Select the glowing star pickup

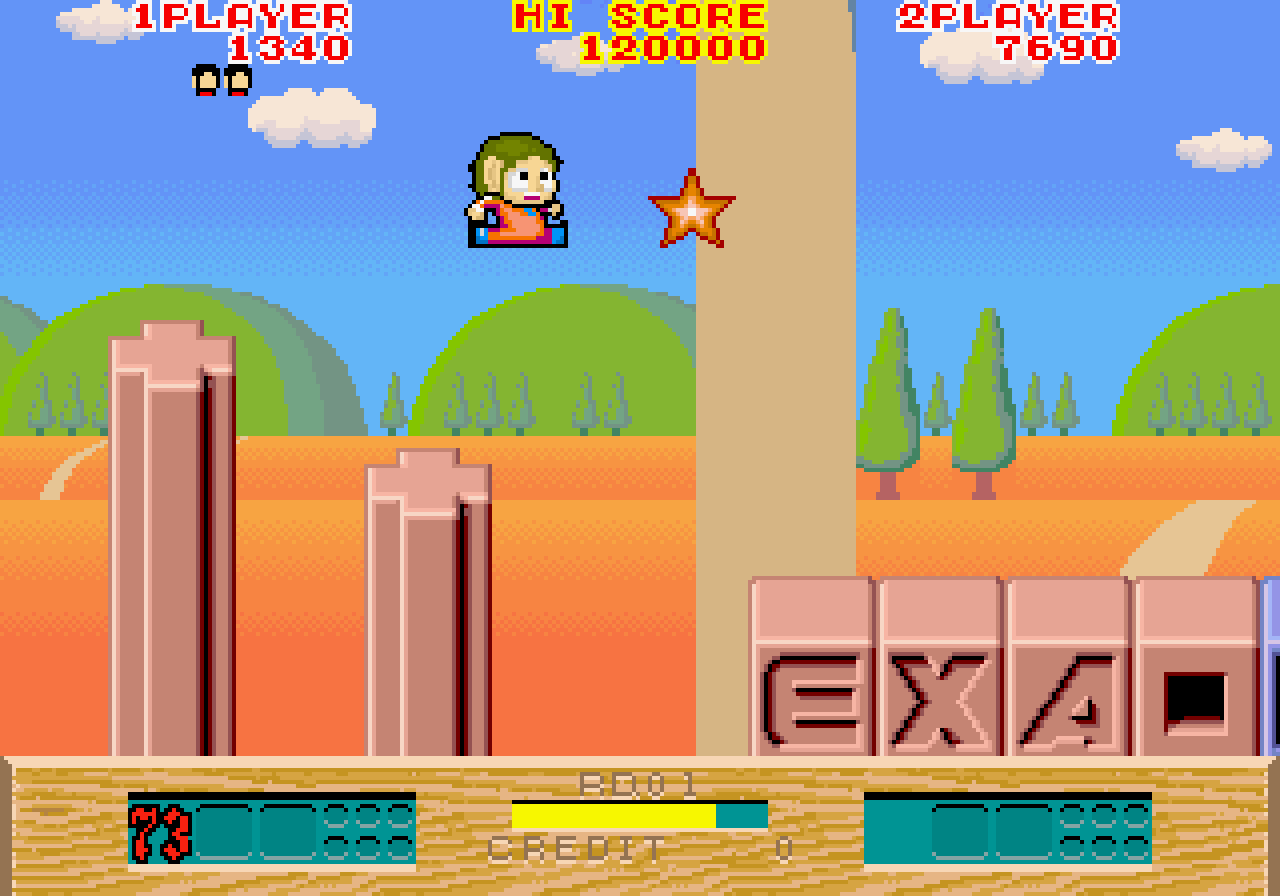click(690, 210)
